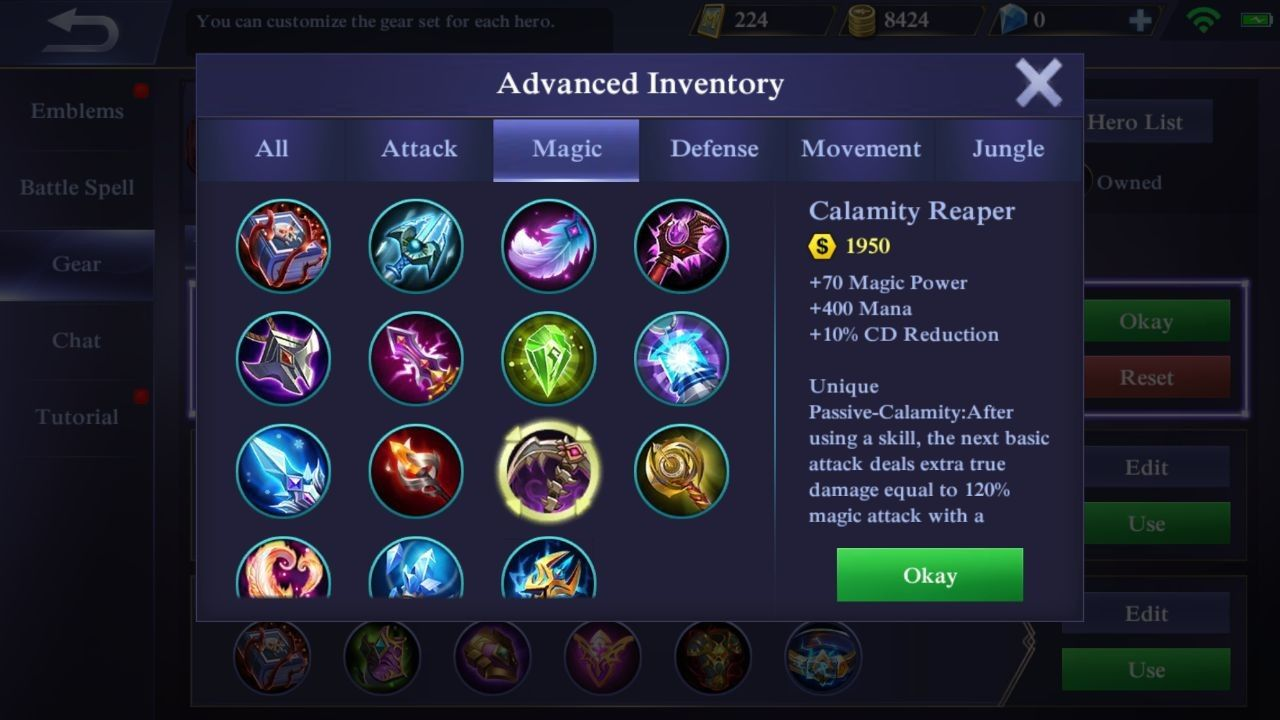Go back using the arrow button
The image size is (1280, 720).
click(x=82, y=31)
